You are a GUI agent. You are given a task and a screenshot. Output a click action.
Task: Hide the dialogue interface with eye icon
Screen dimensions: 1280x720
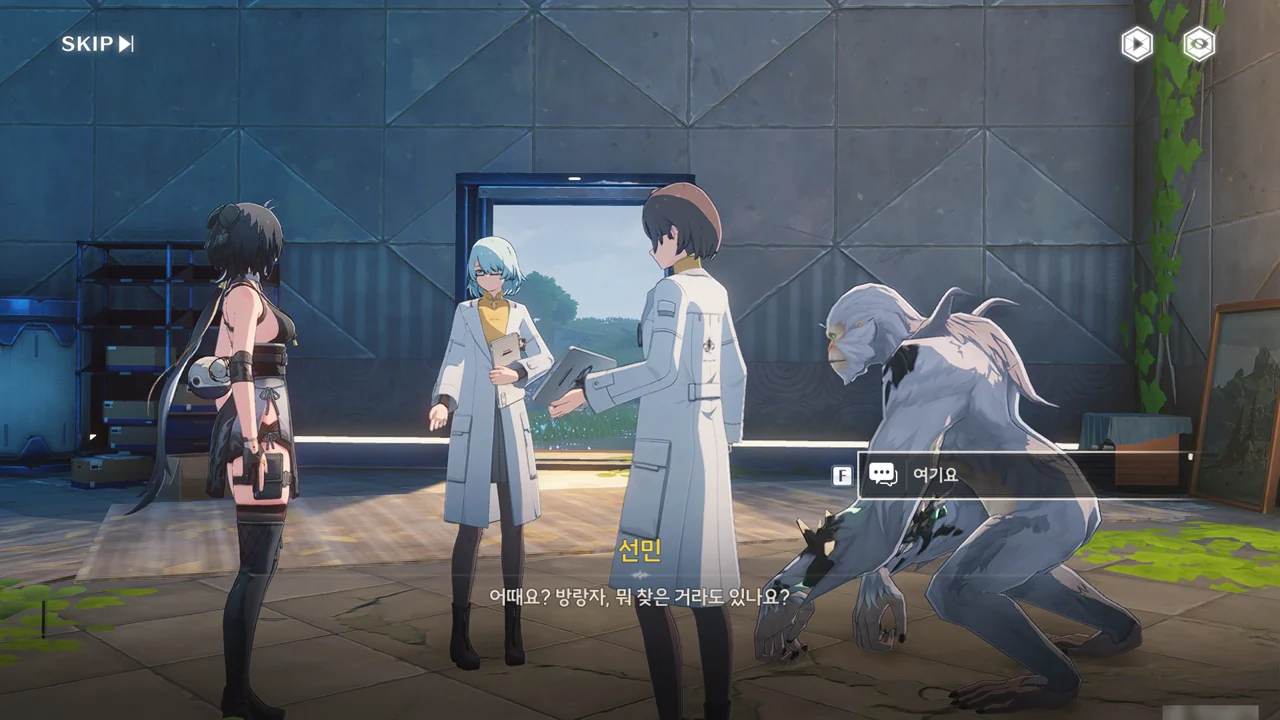click(x=1198, y=44)
